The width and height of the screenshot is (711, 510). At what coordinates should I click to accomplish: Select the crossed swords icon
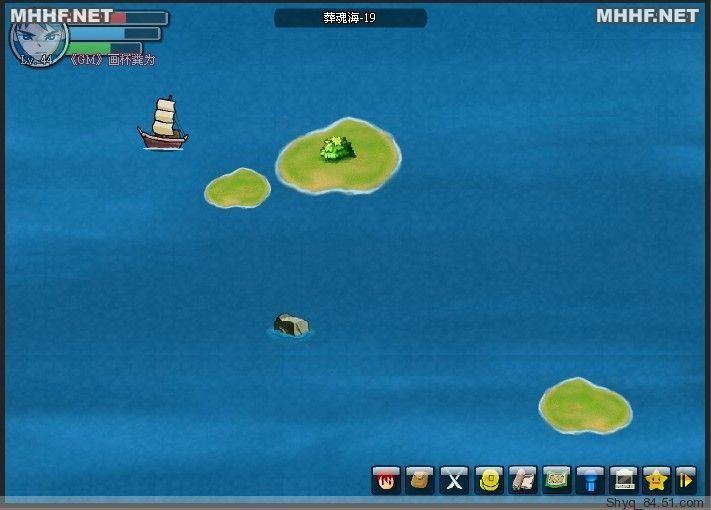click(455, 480)
